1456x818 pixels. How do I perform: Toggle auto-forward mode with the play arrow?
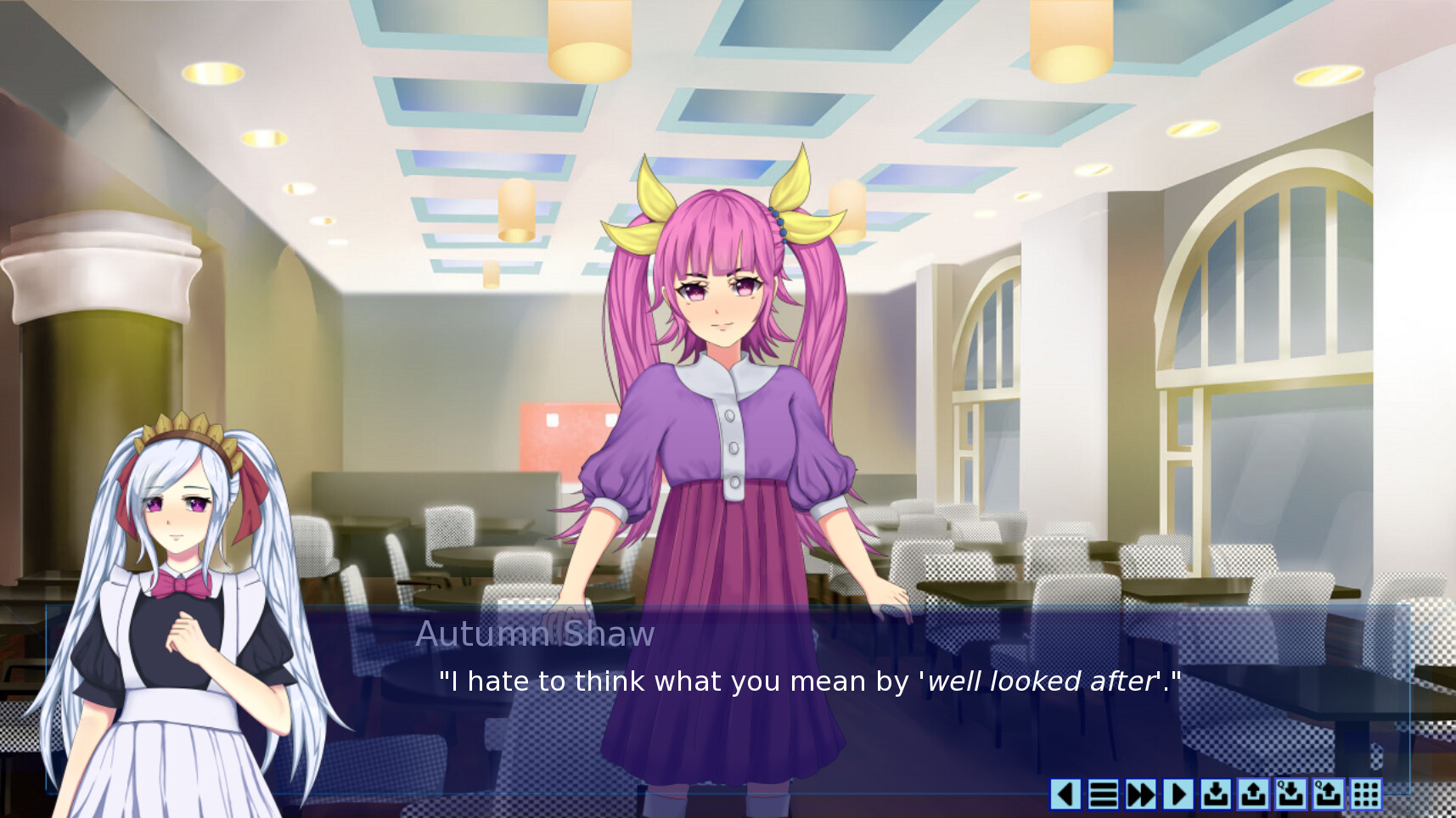1178,795
